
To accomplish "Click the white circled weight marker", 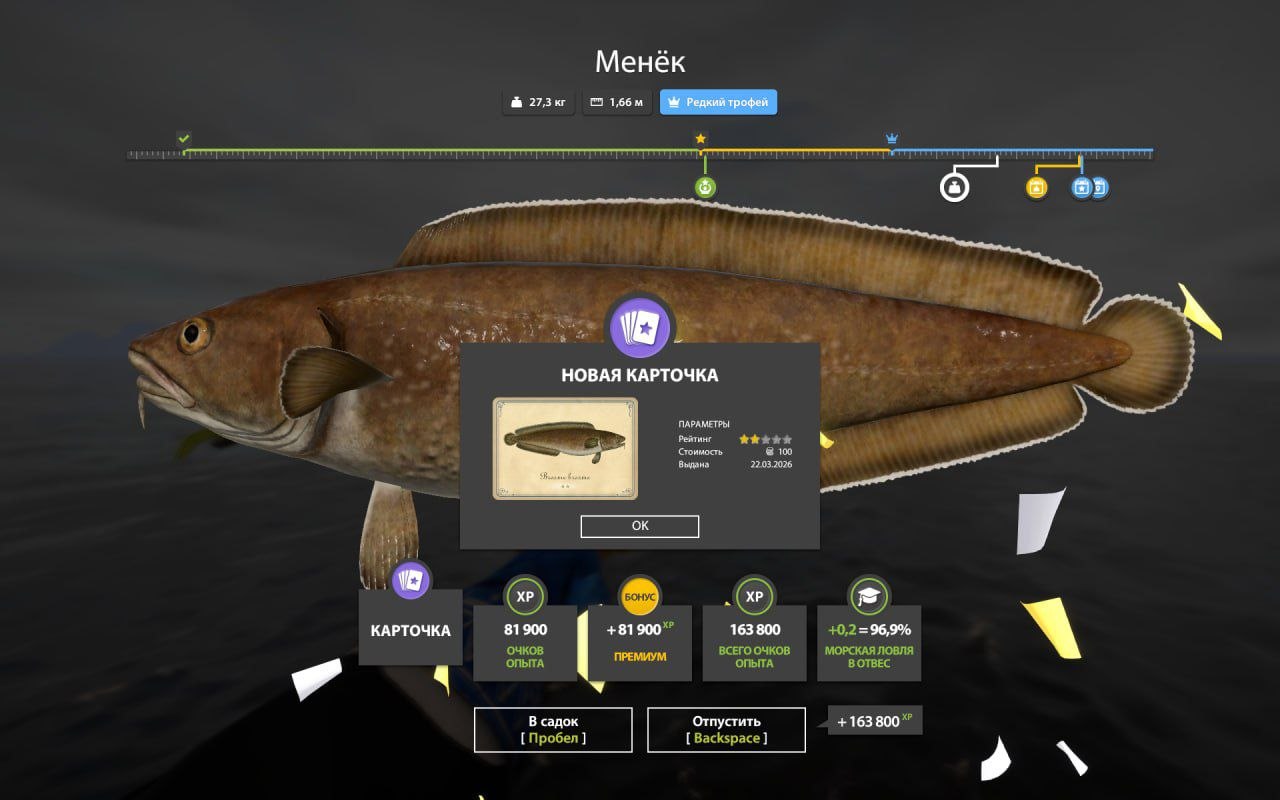I will click(x=955, y=187).
